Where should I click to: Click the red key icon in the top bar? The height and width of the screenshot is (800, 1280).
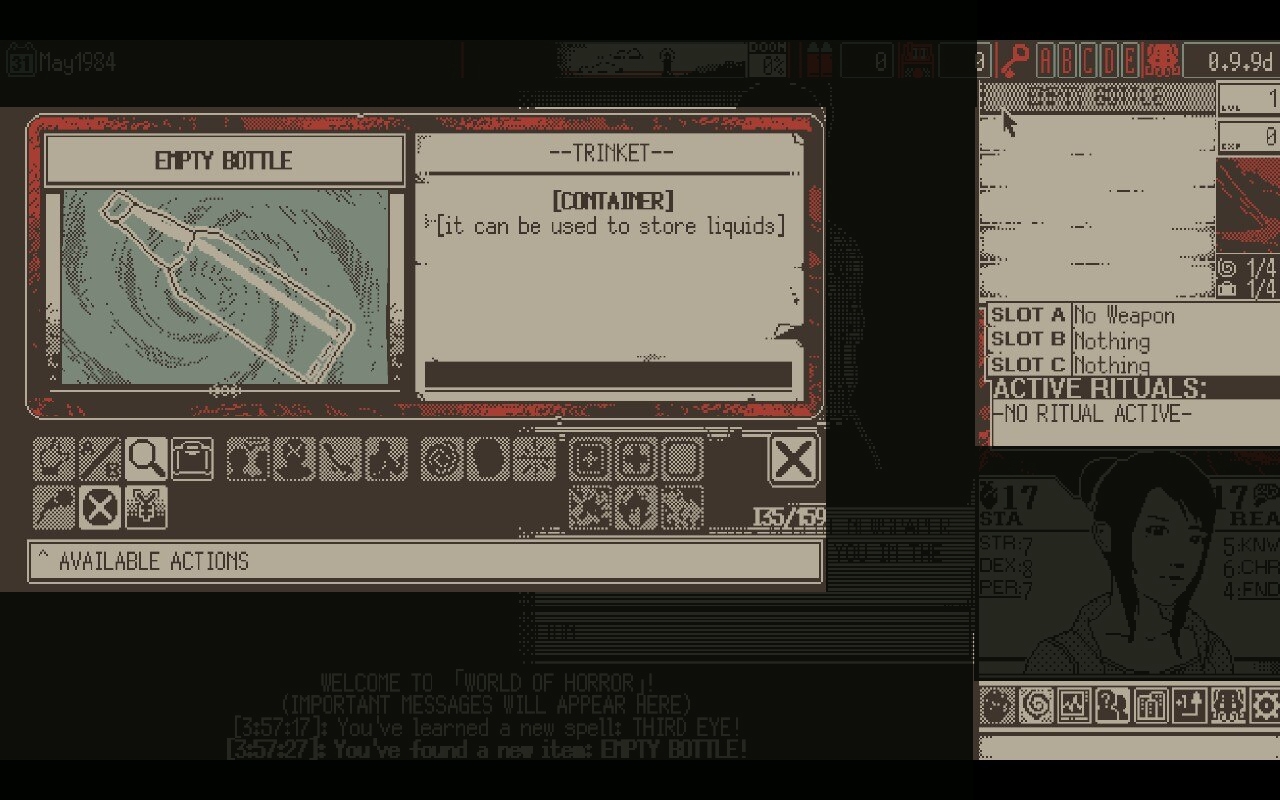(1015, 60)
